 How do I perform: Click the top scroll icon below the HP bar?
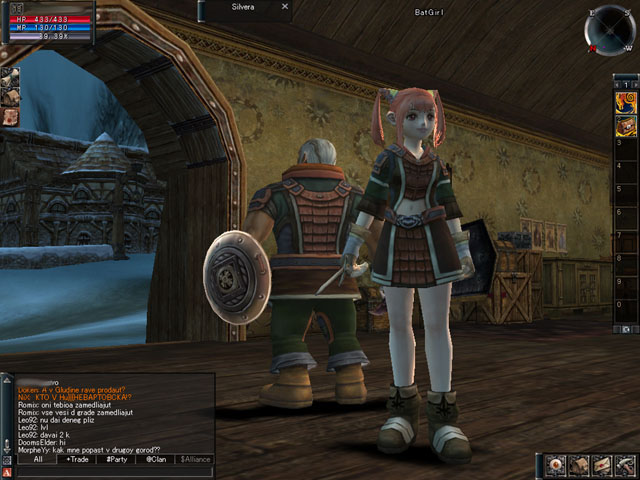tap(9, 77)
